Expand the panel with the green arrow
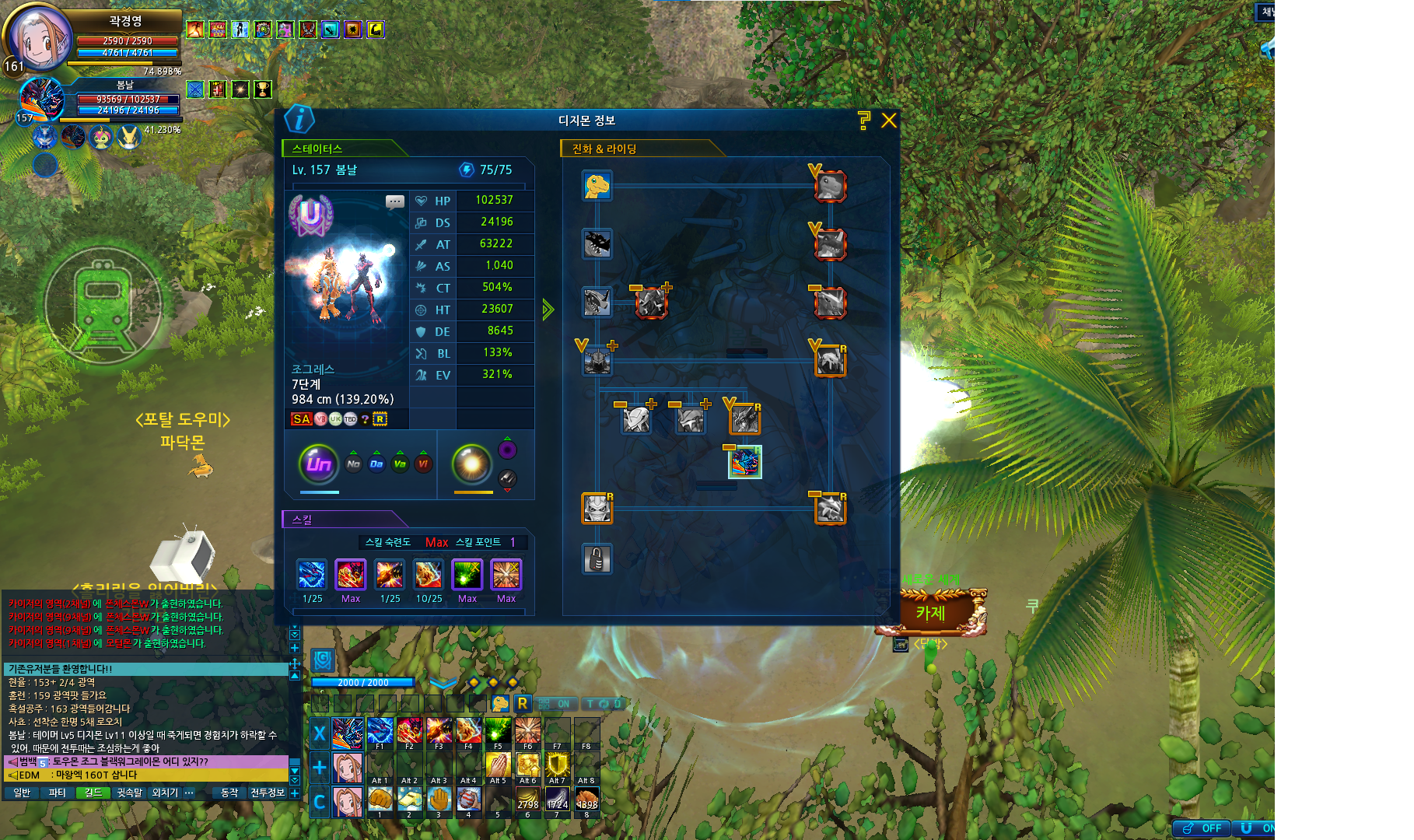1414x840 pixels. tap(548, 310)
